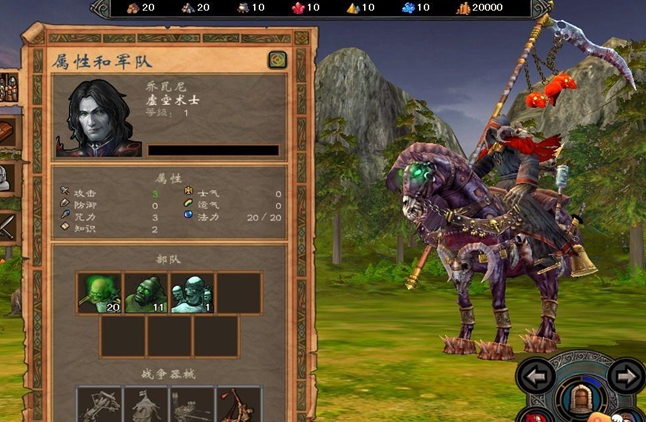Switch to the next hero with right arrow
646x422 pixels.
(x=627, y=377)
